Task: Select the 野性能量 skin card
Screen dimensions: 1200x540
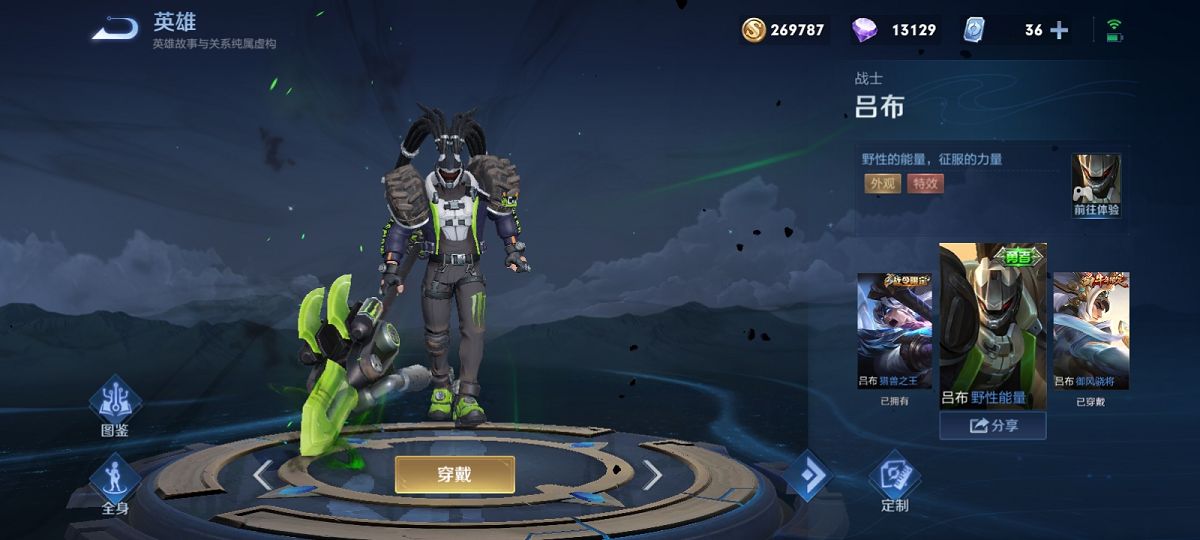Action: click(x=993, y=325)
